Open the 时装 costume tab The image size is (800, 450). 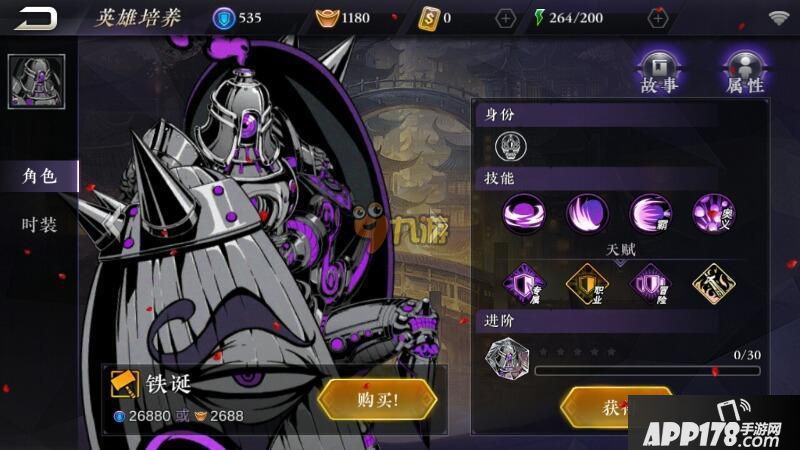point(39,225)
